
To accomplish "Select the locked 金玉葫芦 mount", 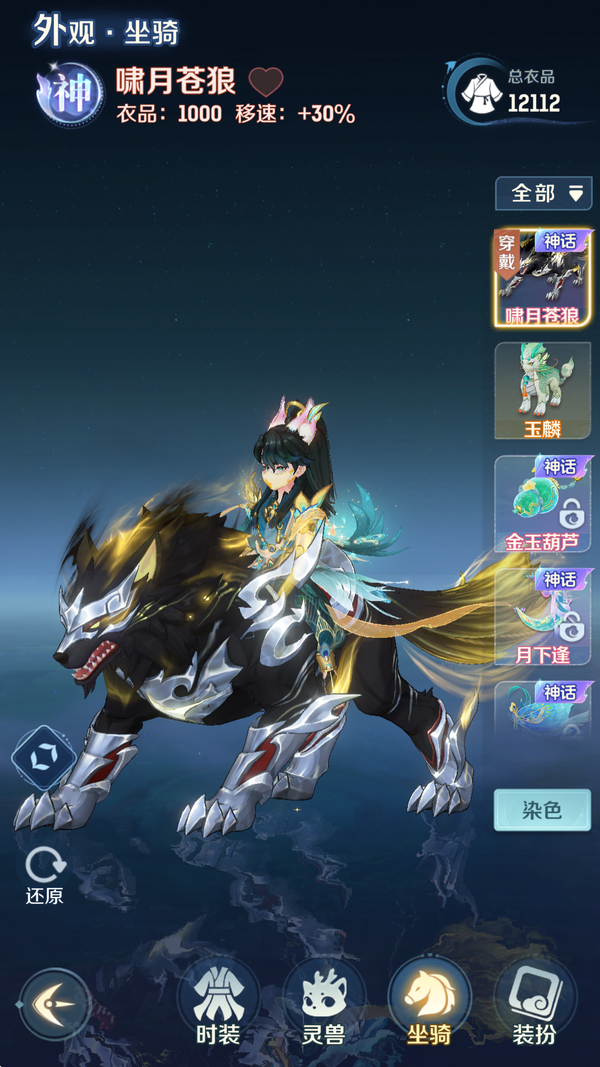I will coord(543,504).
